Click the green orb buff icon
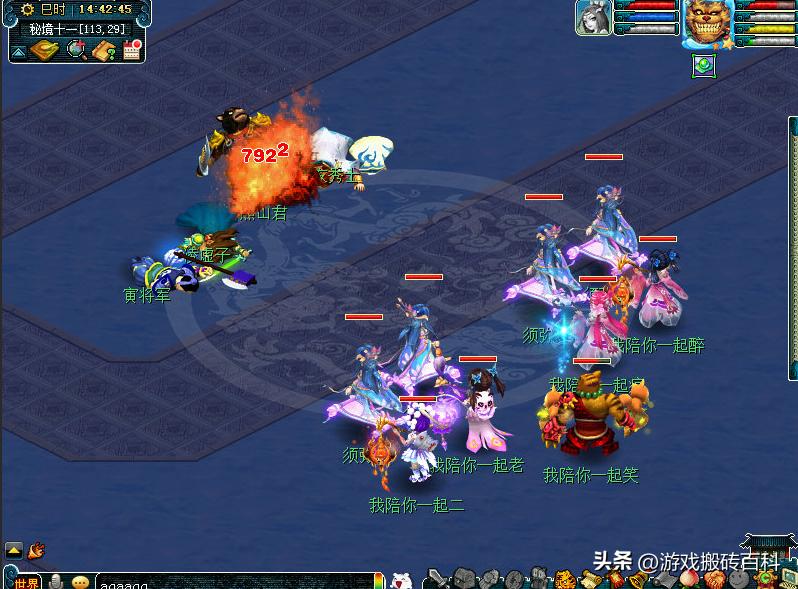798x589 pixels. coord(702,65)
